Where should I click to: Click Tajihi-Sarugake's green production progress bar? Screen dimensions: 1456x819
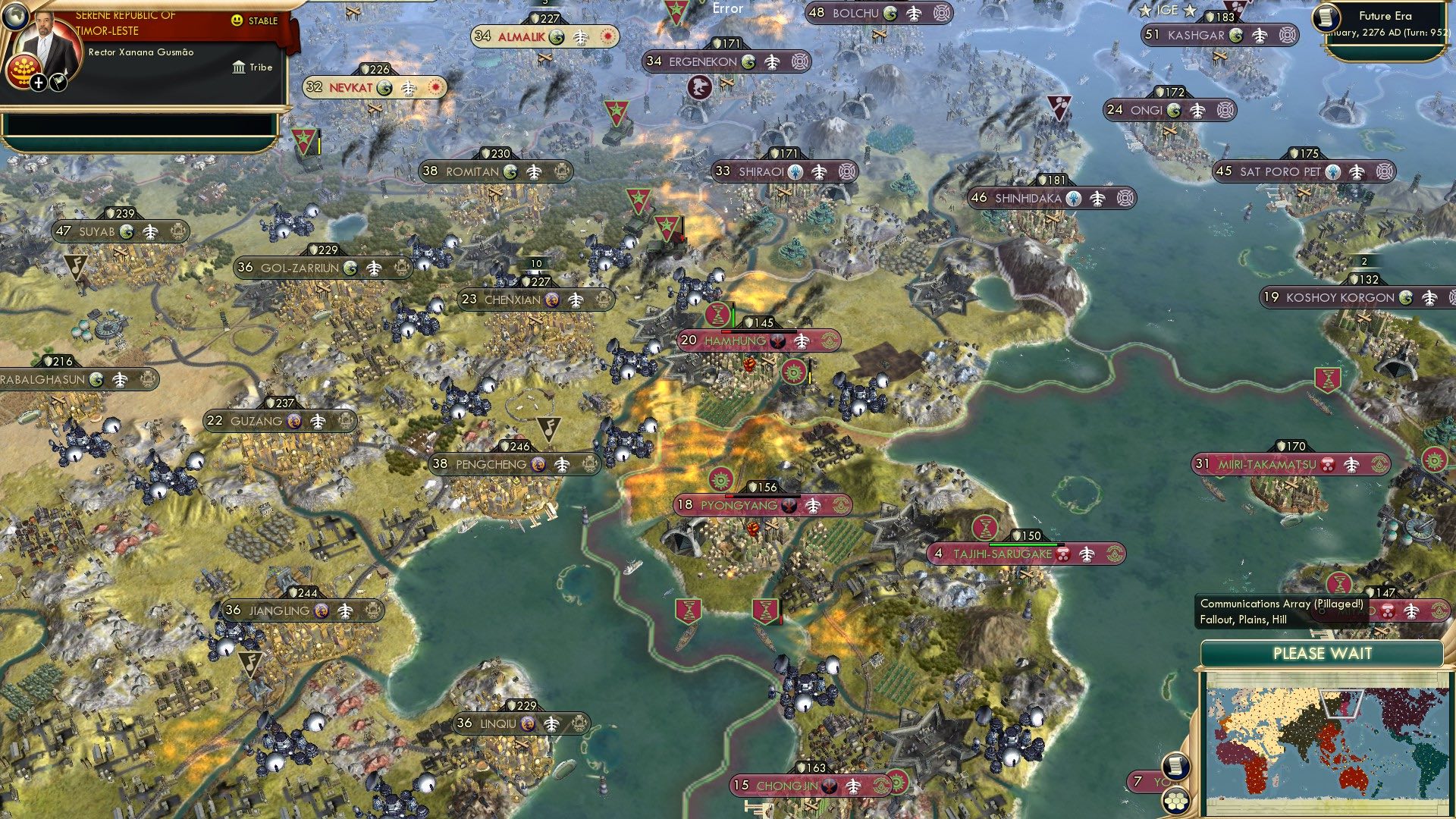click(1025, 544)
